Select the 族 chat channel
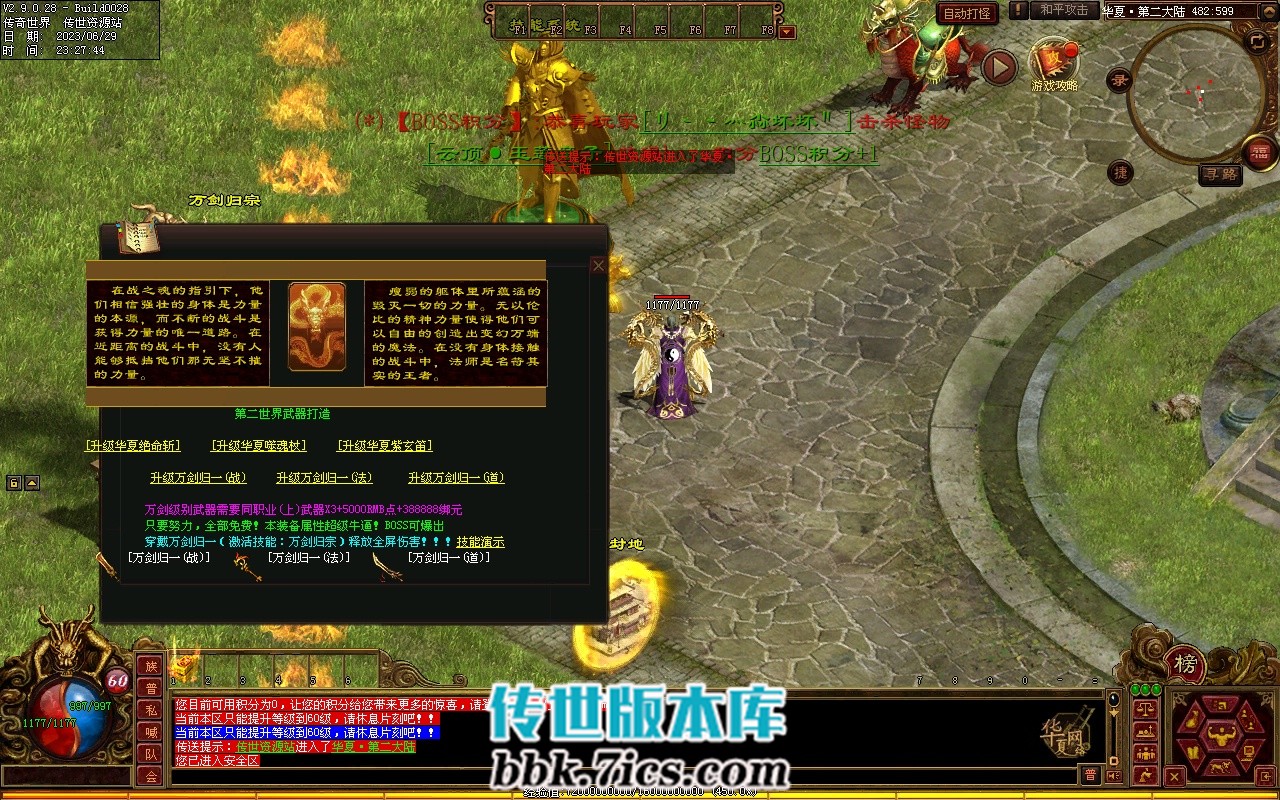 coord(150,667)
